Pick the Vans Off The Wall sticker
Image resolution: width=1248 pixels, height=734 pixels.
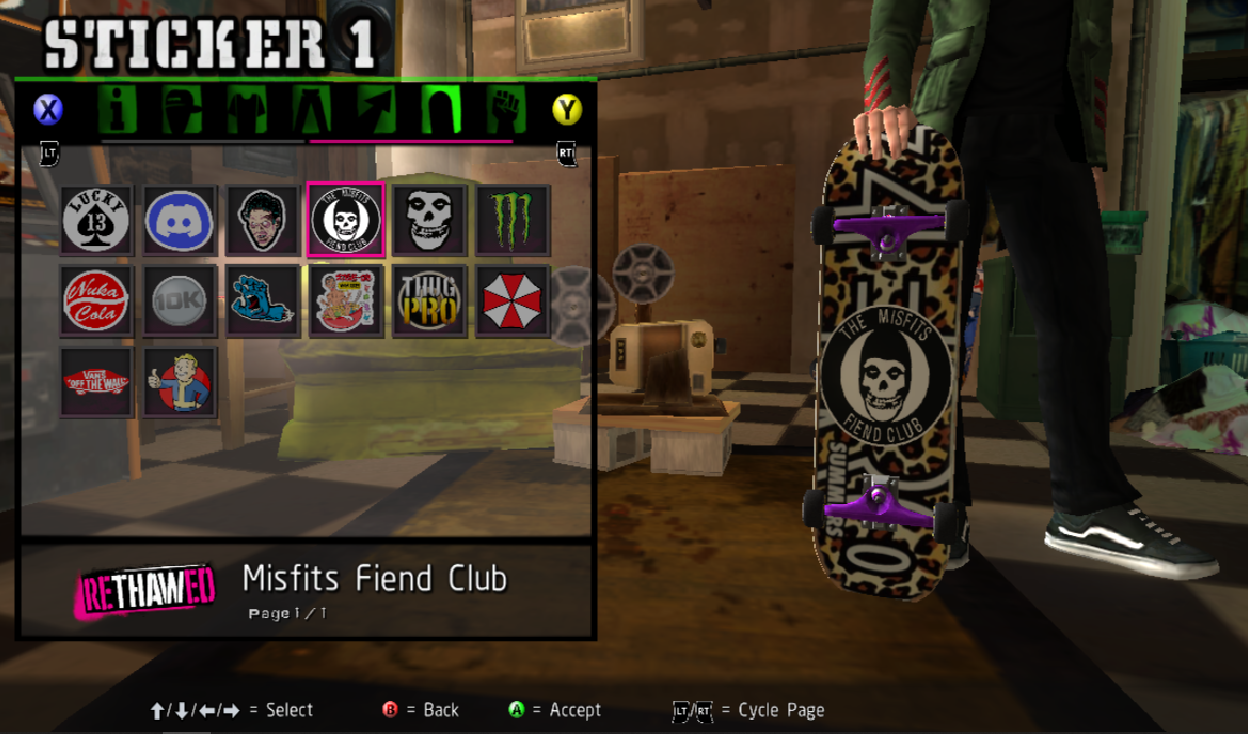[x=96, y=381]
